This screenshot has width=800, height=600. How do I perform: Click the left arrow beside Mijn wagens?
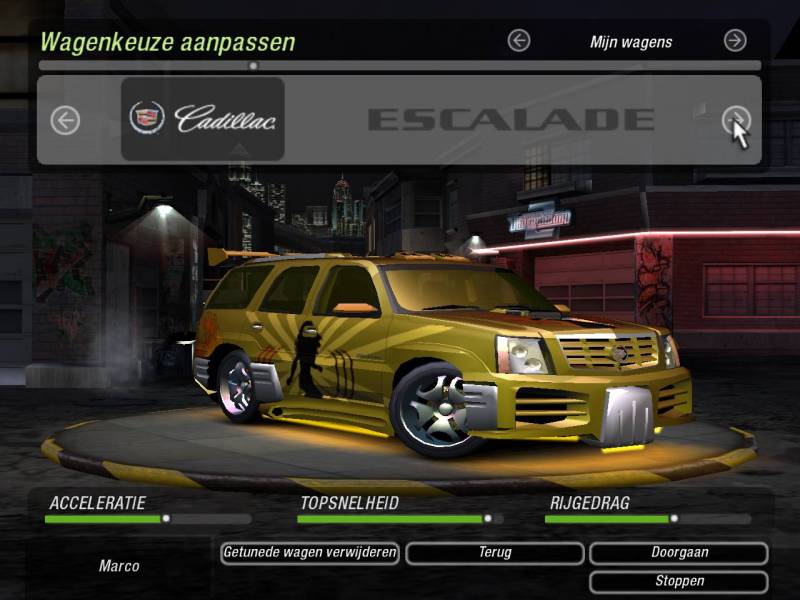click(x=518, y=41)
